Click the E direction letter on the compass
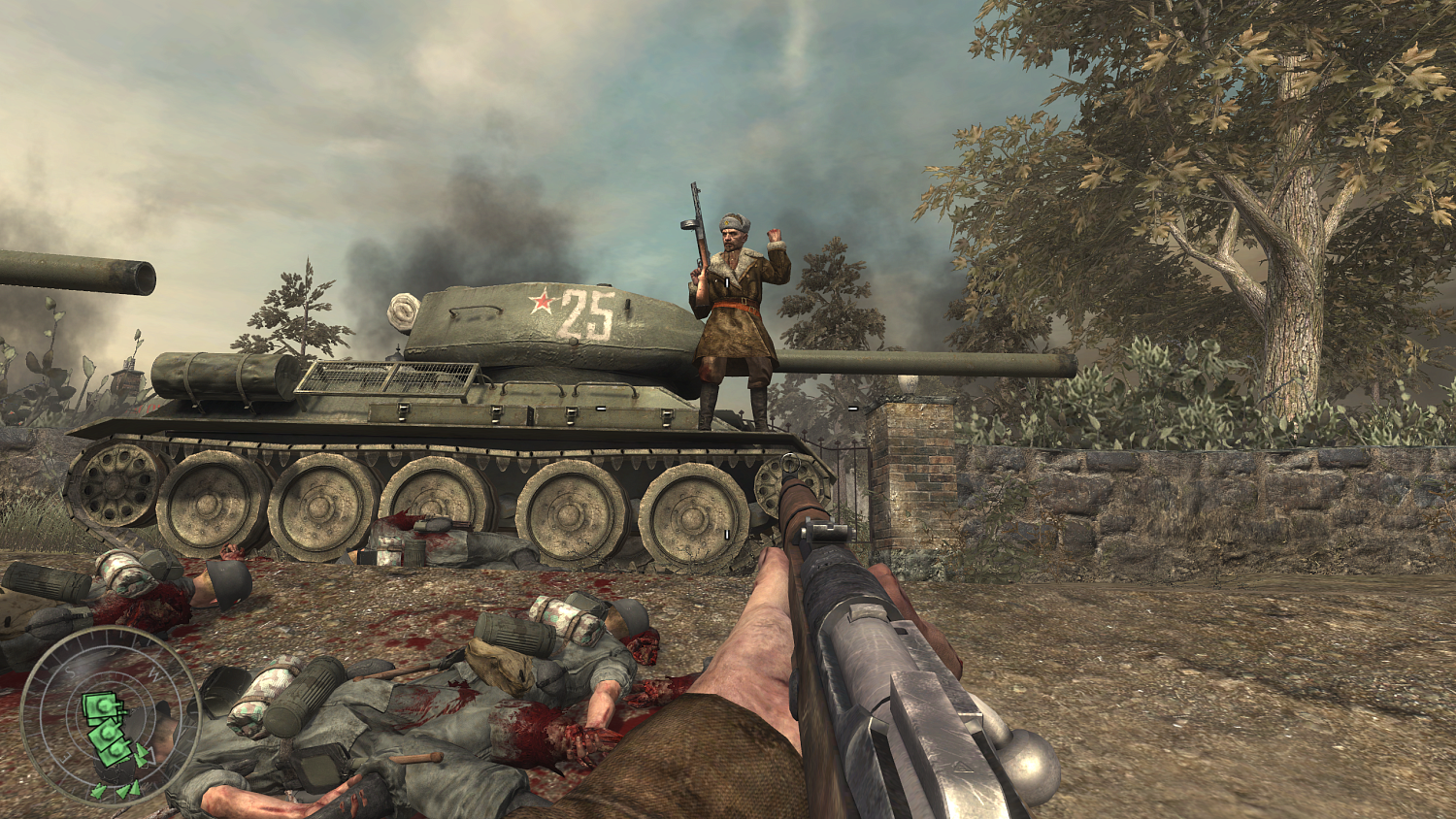This screenshot has height=819, width=1456. [64, 756]
